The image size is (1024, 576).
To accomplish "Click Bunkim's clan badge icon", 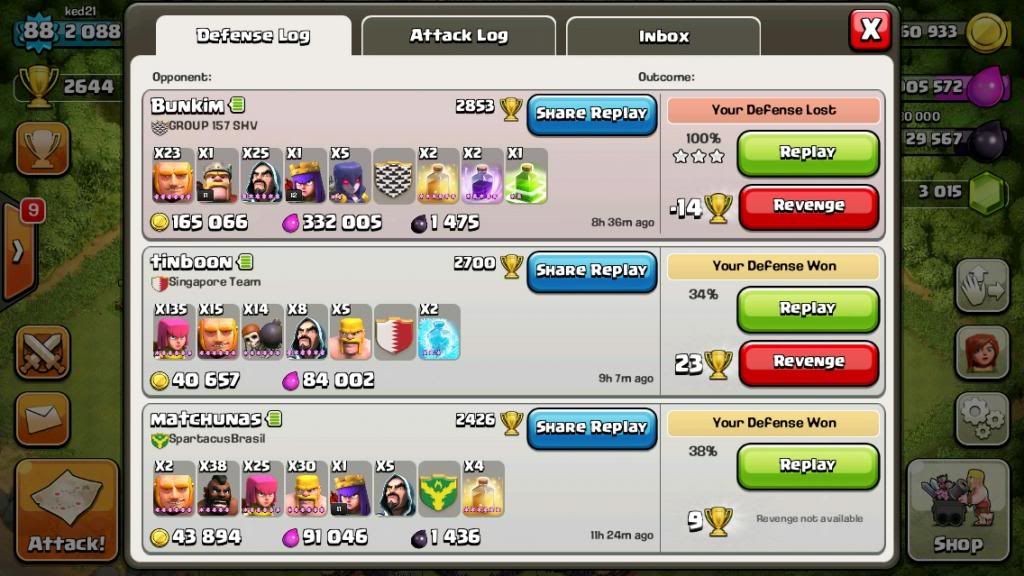I will click(x=393, y=178).
